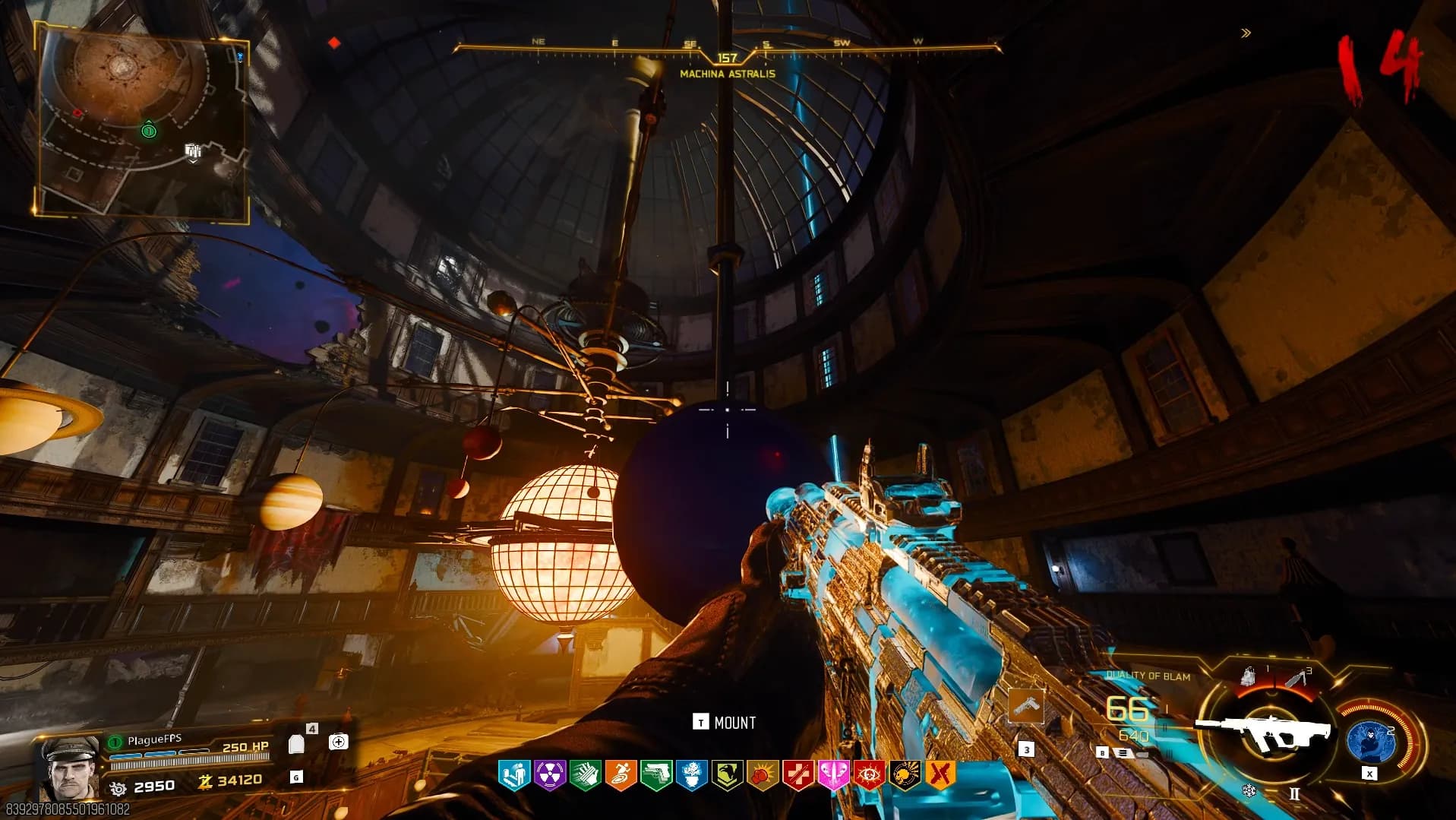Select the orange crossed-pistols perk icon
Image resolution: width=1456 pixels, height=820 pixels.
pos(940,775)
